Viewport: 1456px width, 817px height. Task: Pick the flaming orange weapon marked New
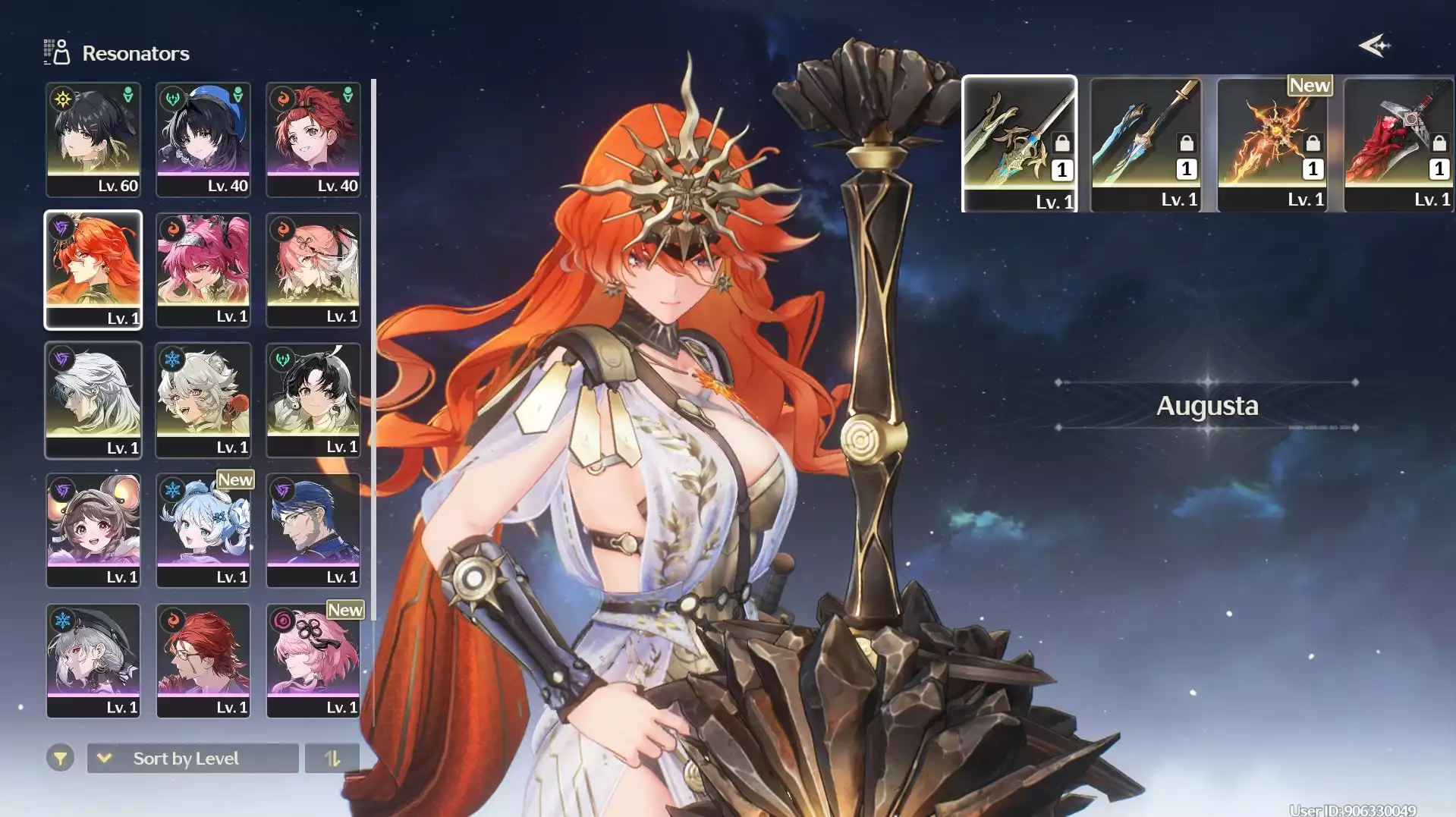click(1272, 143)
